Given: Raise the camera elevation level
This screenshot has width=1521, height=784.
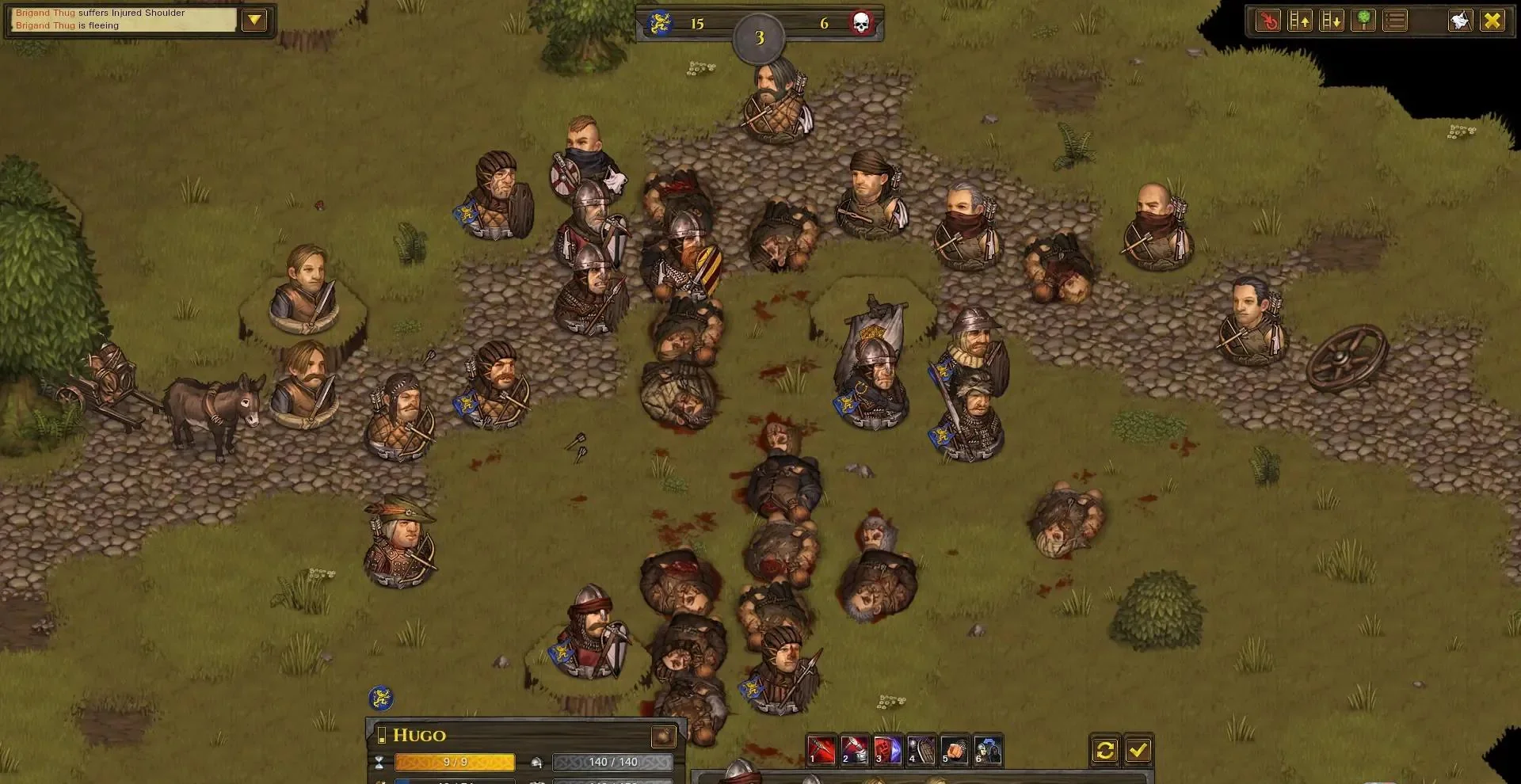Looking at the screenshot, I should point(1300,21).
